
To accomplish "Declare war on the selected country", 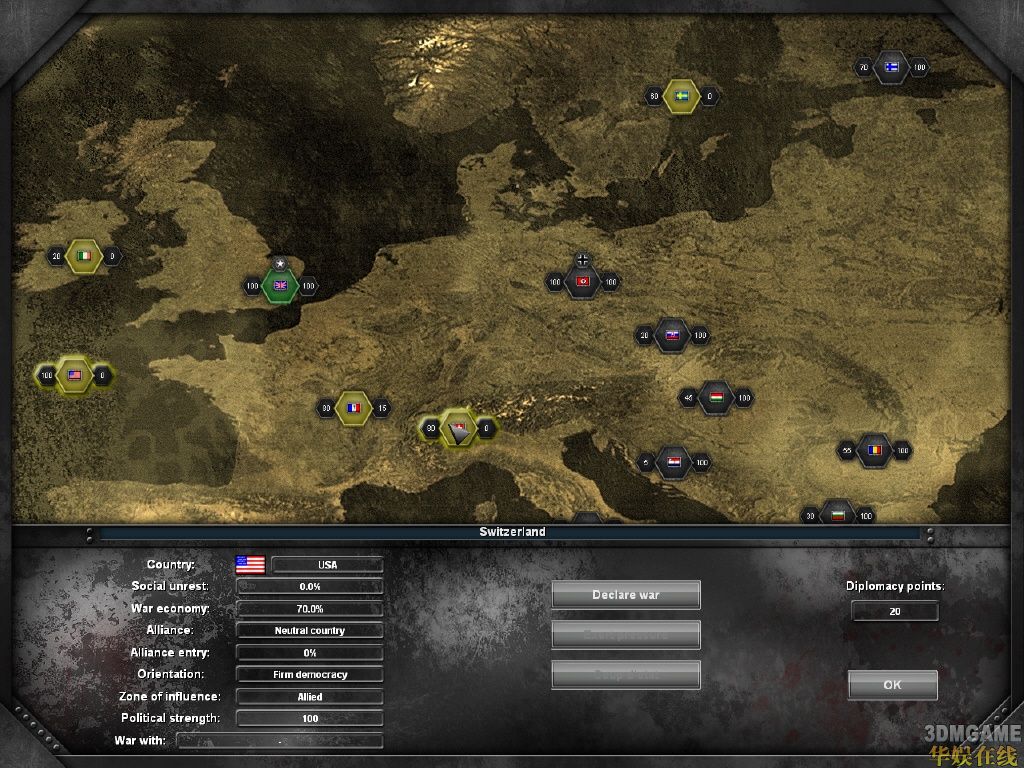I will [x=626, y=595].
